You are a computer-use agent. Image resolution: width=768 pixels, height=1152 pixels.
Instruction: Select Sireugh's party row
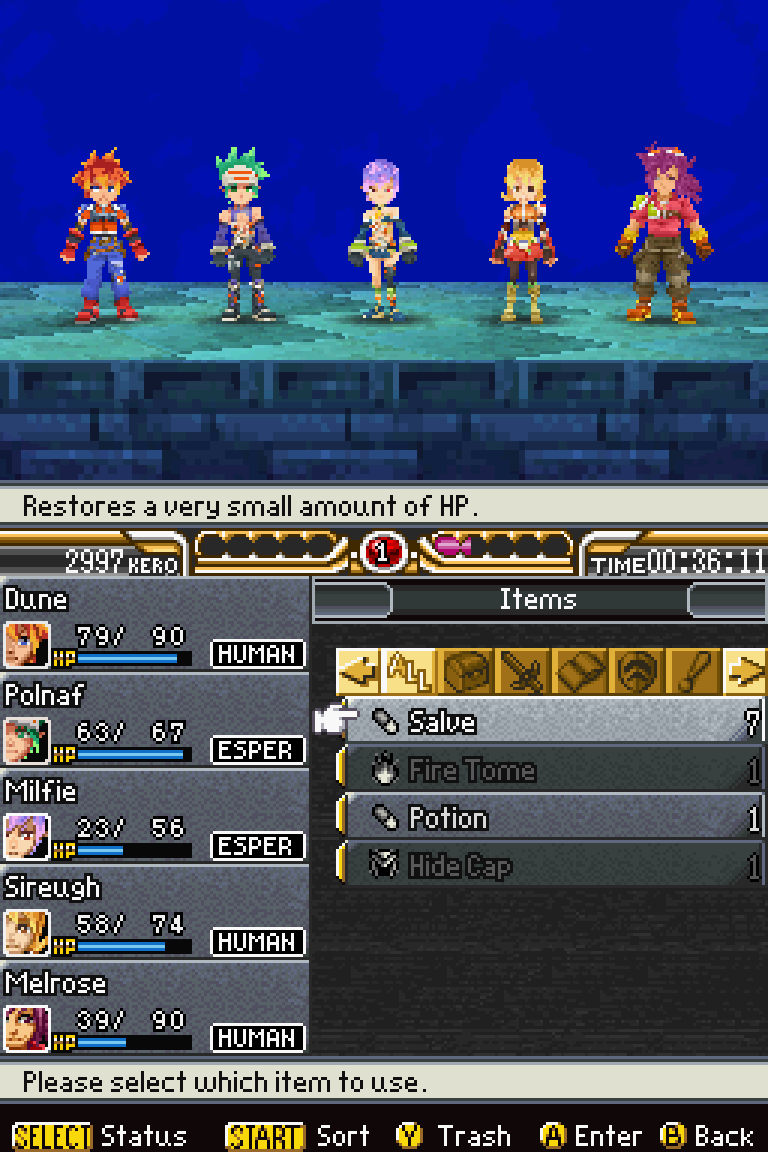[x=154, y=914]
